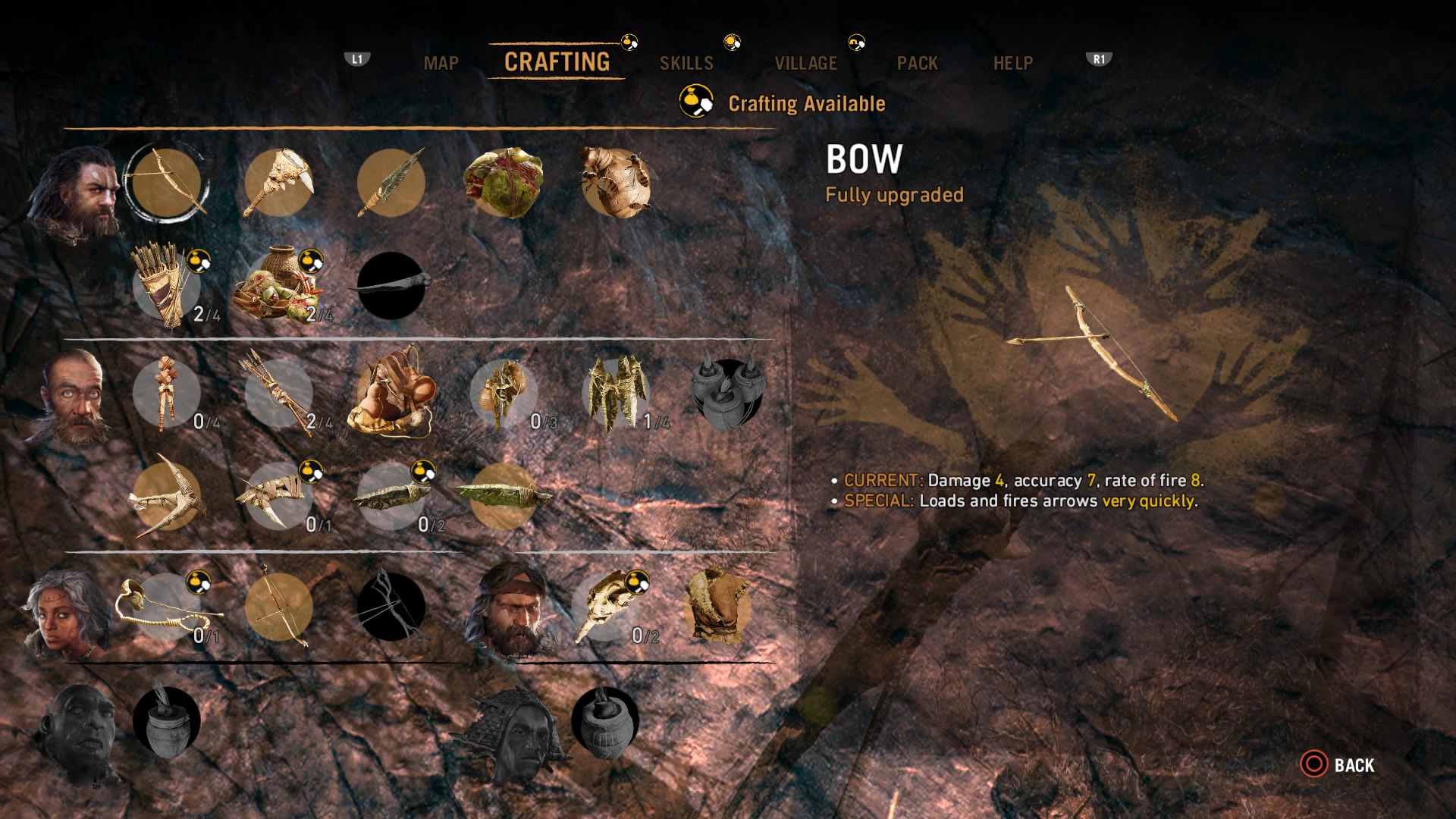Screen dimensions: 1456x819
Task: Select the green leaf-wrapped shard slot
Action: coord(503,497)
